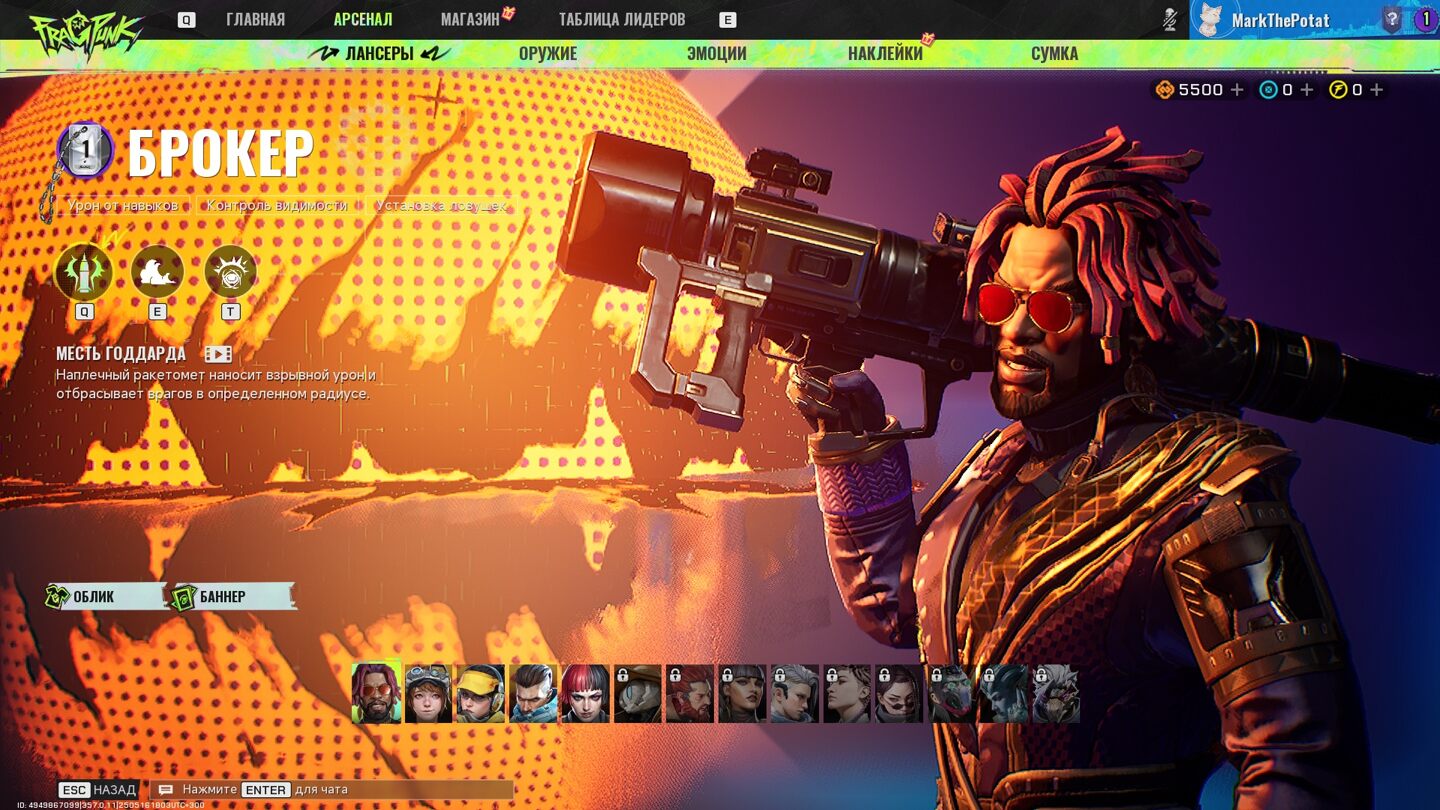Open the Сумка subtab
Screen dimensions: 1440x810
(x=1054, y=54)
